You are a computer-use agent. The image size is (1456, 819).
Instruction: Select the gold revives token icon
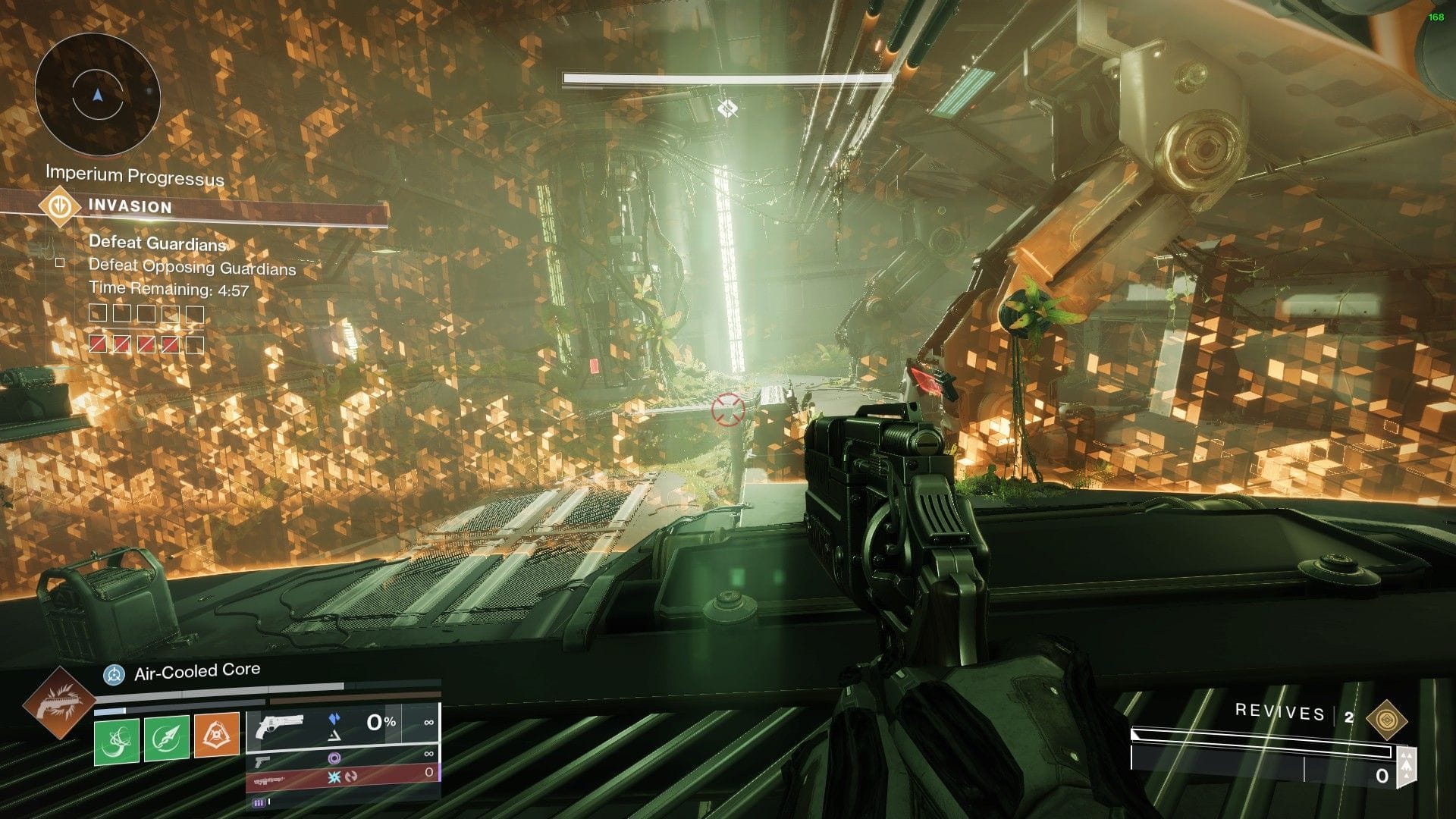(x=1386, y=720)
